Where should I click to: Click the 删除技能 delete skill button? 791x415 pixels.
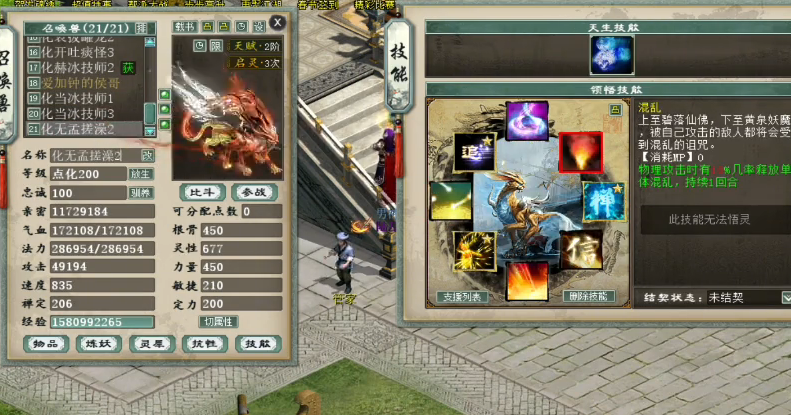585,296
